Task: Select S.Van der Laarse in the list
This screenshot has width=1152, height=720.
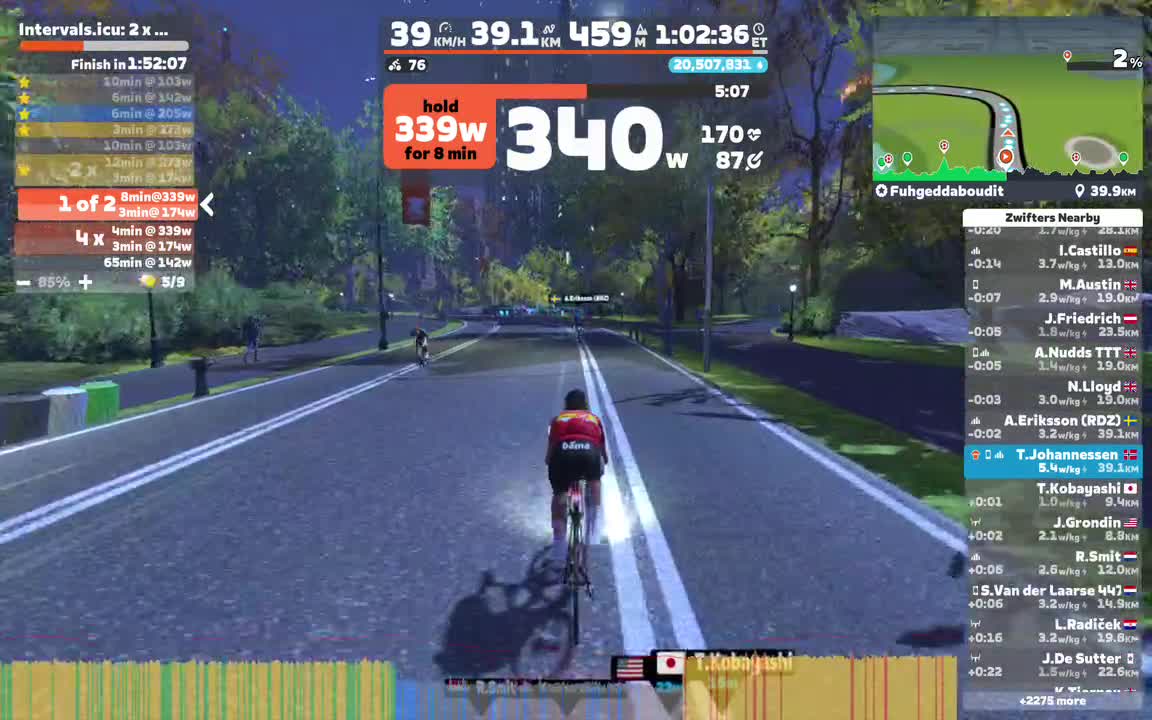Action: click(x=1052, y=597)
